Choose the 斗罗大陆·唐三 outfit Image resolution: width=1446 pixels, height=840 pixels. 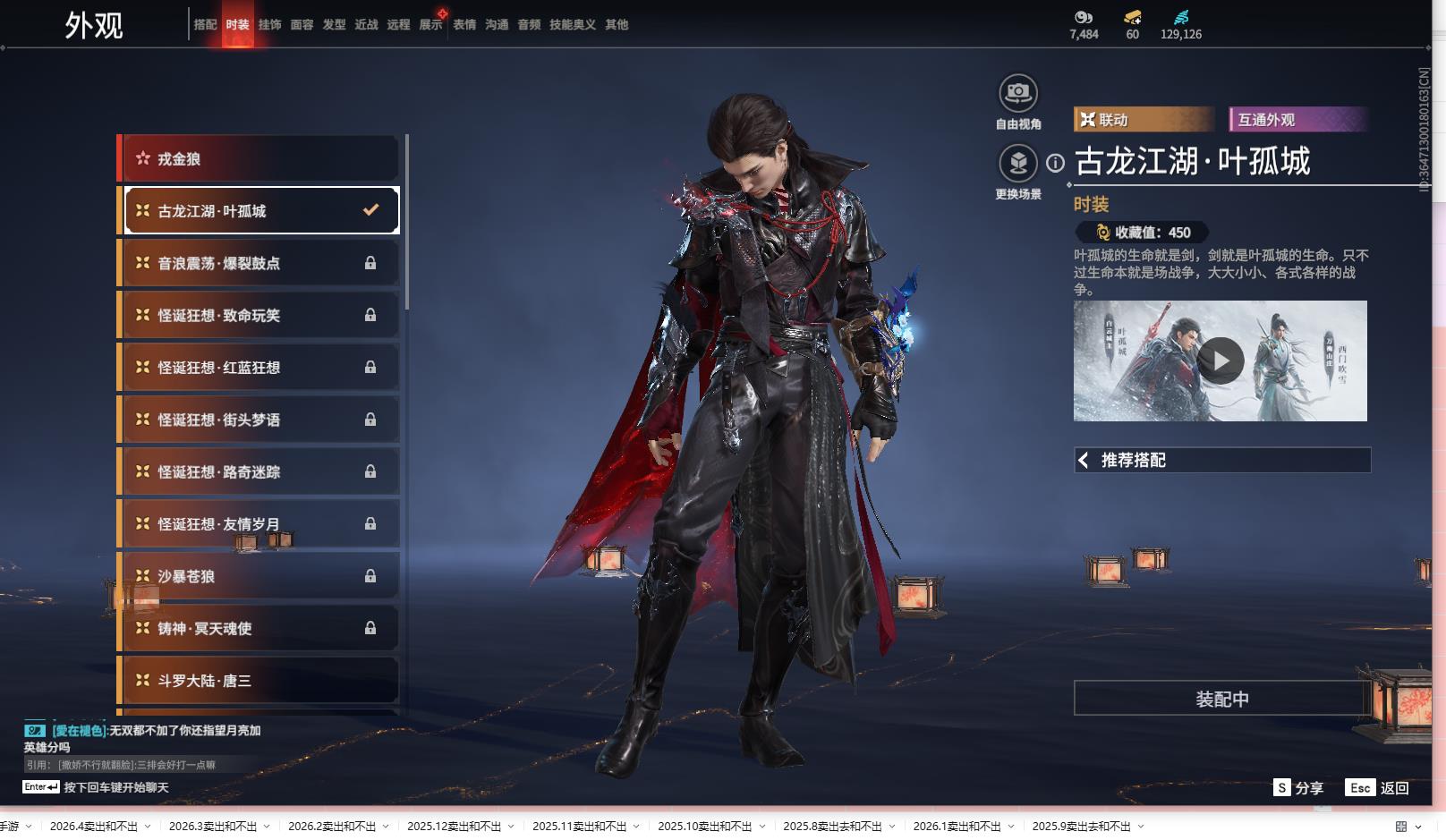click(259, 681)
